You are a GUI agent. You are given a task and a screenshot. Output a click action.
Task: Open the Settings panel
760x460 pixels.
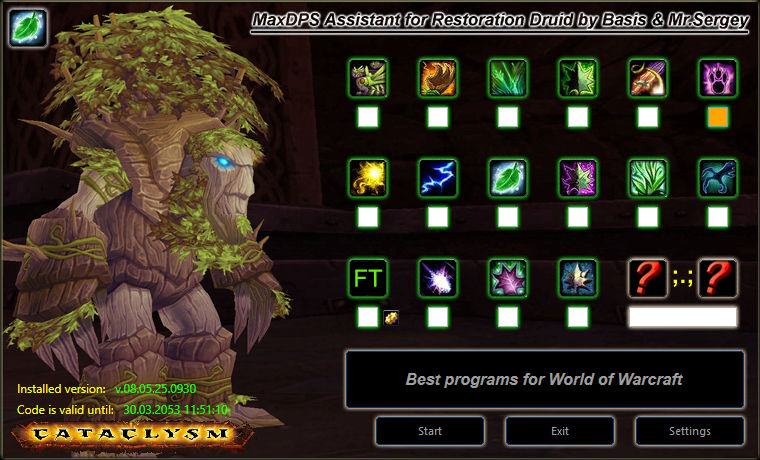pyautogui.click(x=690, y=431)
